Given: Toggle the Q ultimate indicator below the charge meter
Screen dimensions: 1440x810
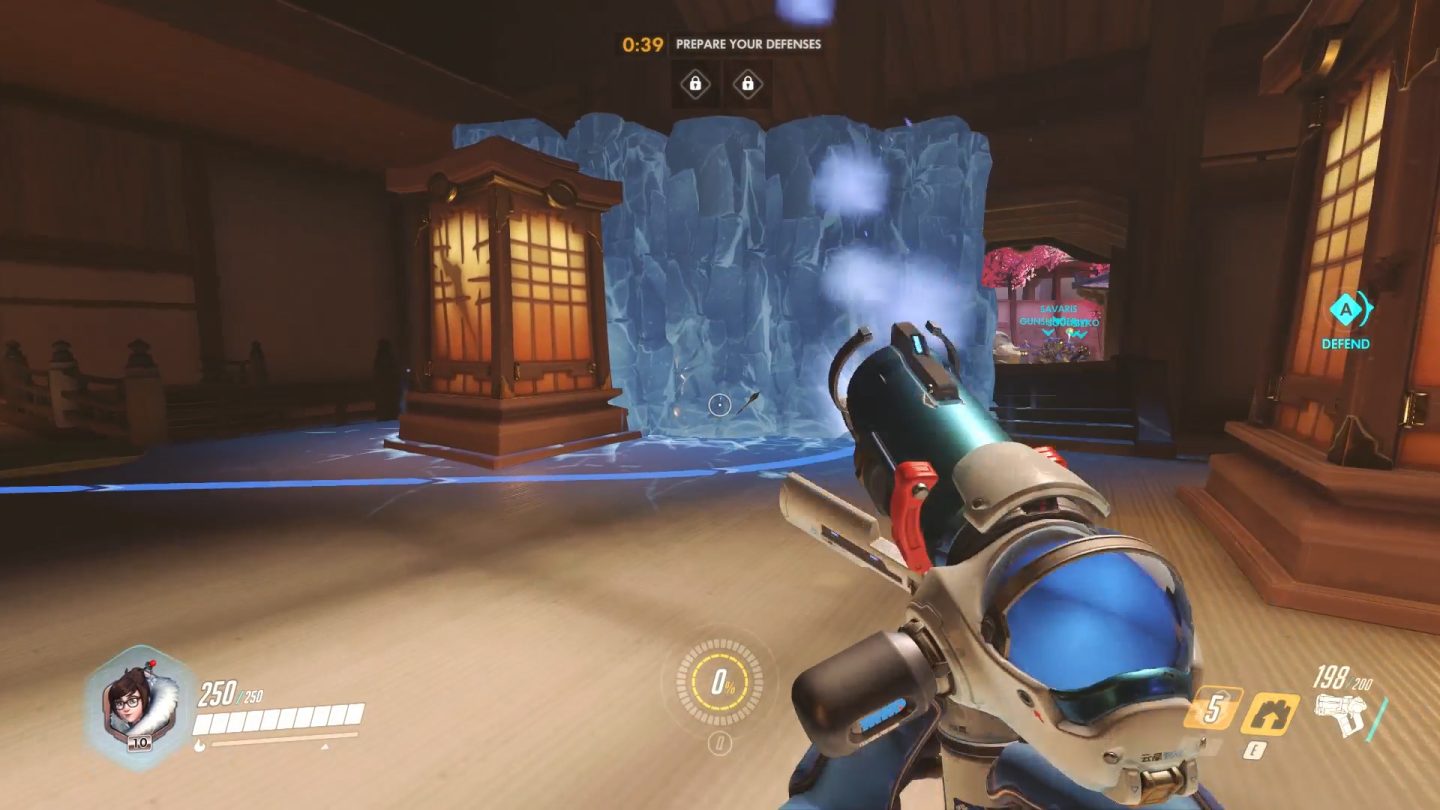Looking at the screenshot, I should click(x=721, y=741).
